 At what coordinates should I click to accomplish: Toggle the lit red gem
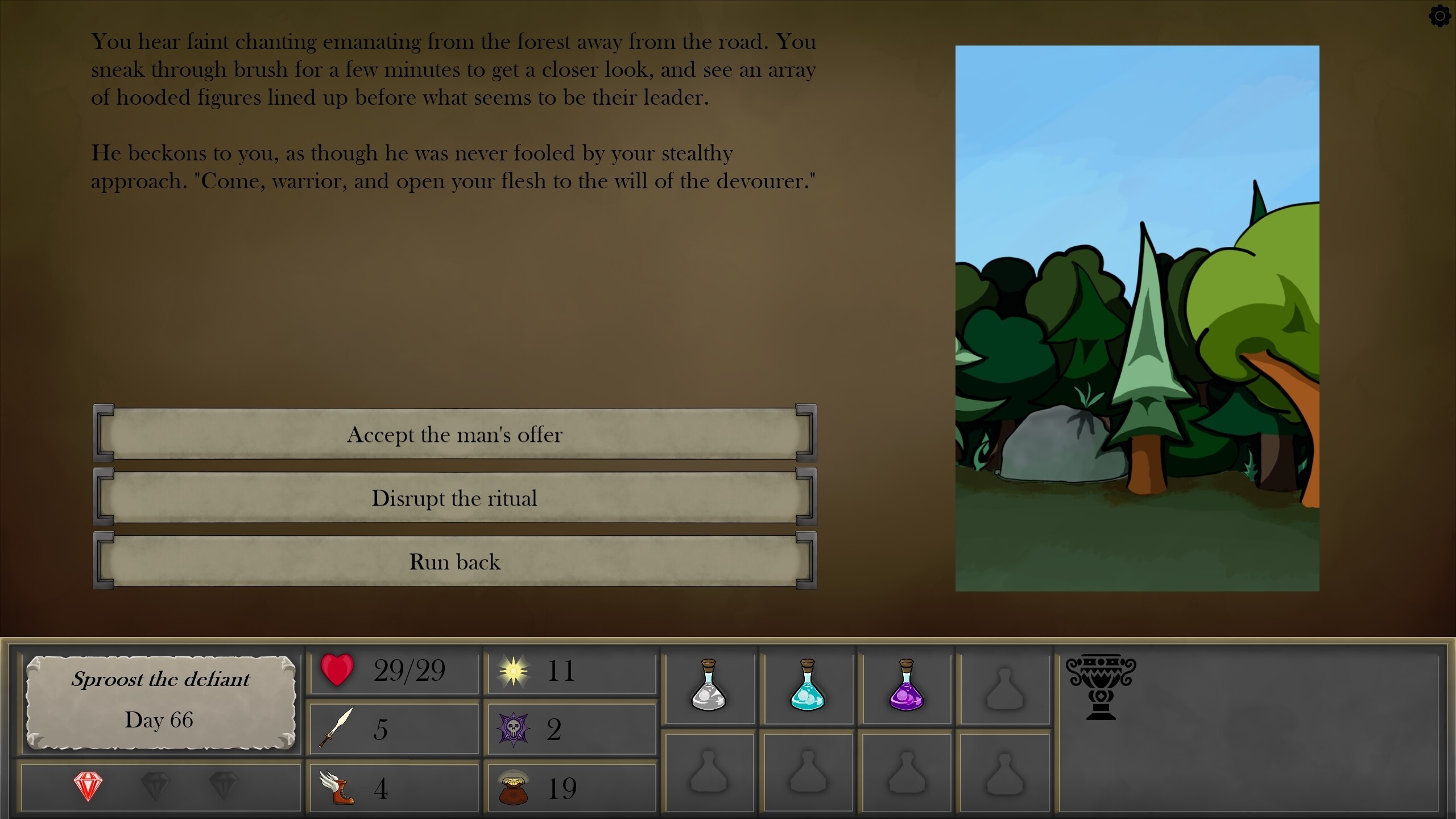pos(88,788)
